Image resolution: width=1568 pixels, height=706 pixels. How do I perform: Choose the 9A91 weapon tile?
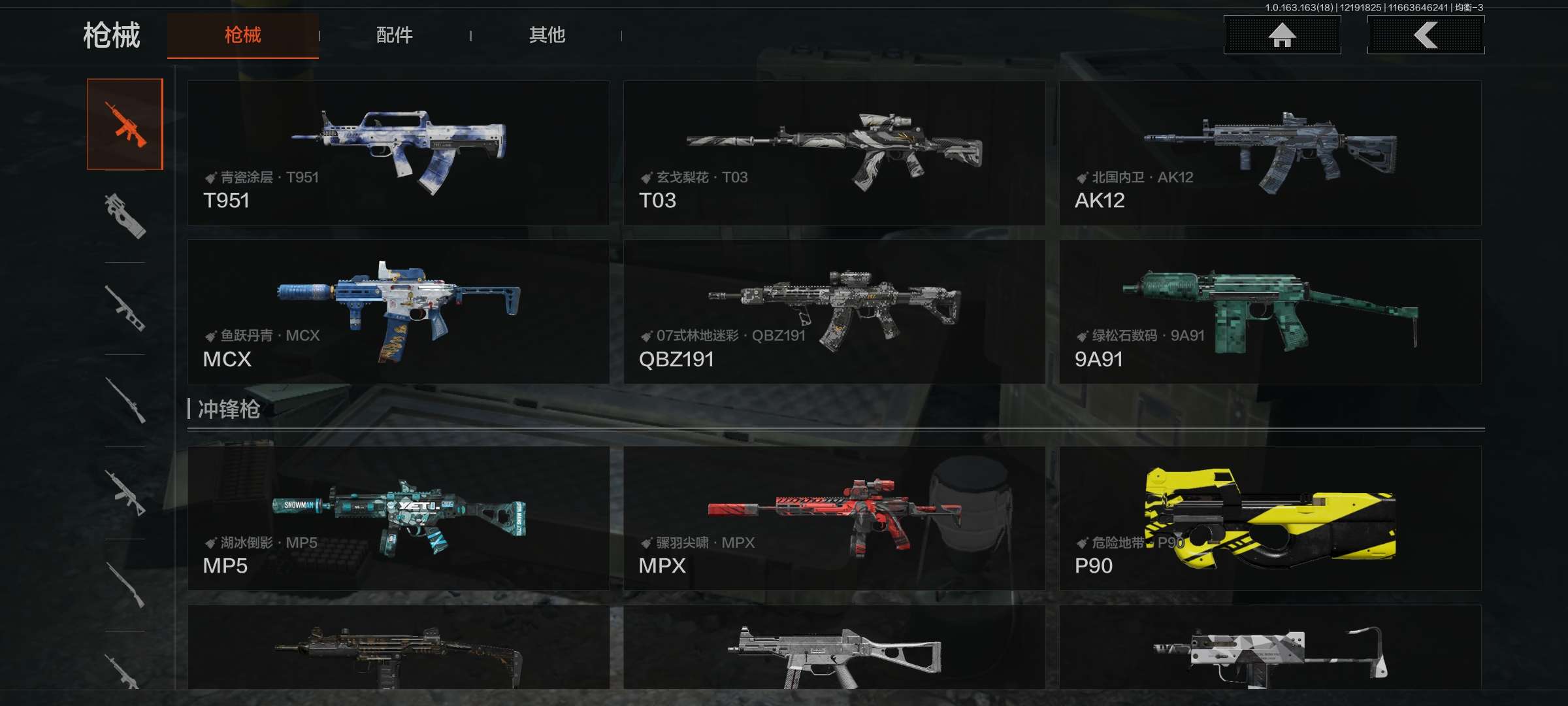(1270, 312)
